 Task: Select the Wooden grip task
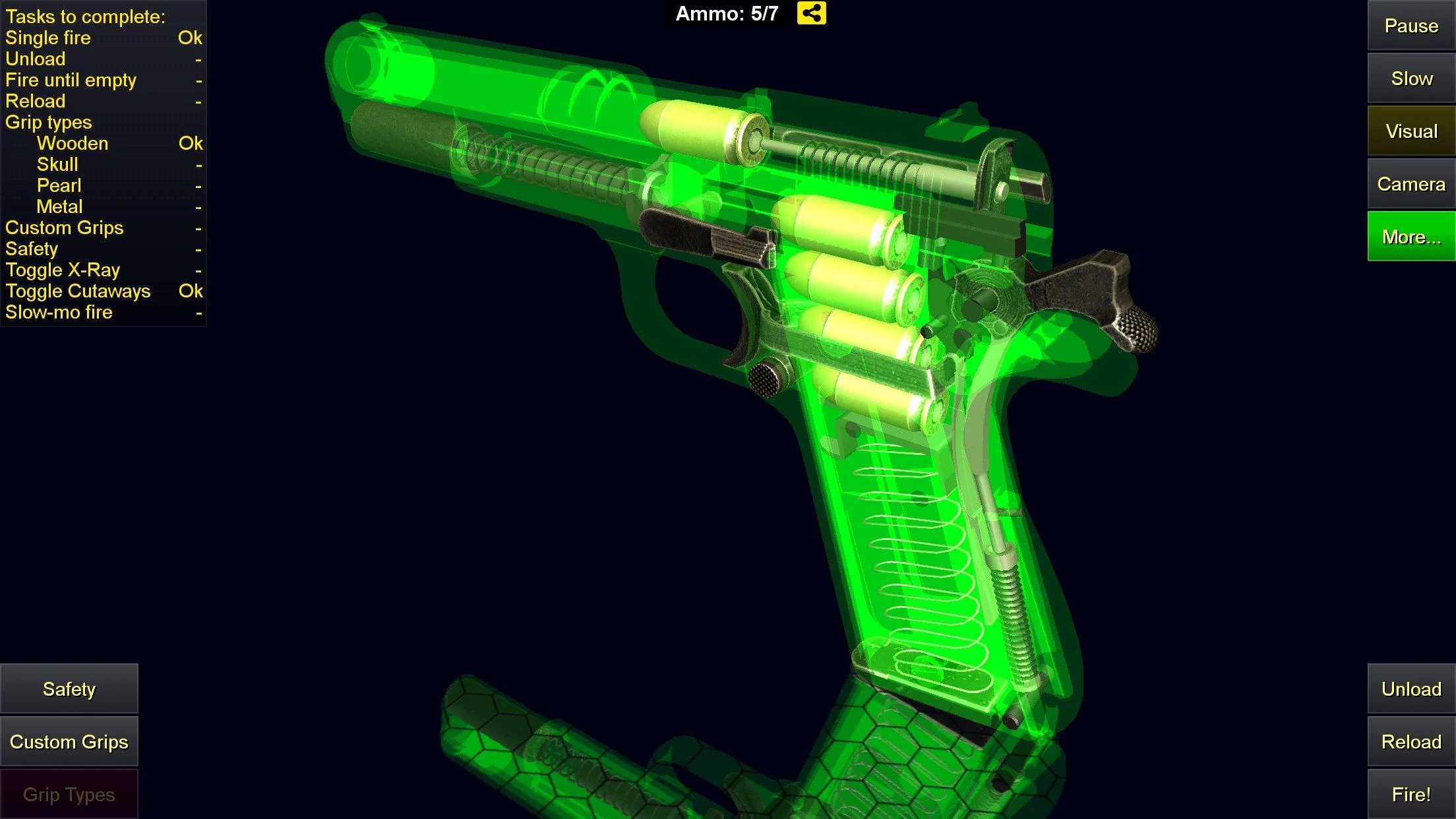tap(73, 143)
